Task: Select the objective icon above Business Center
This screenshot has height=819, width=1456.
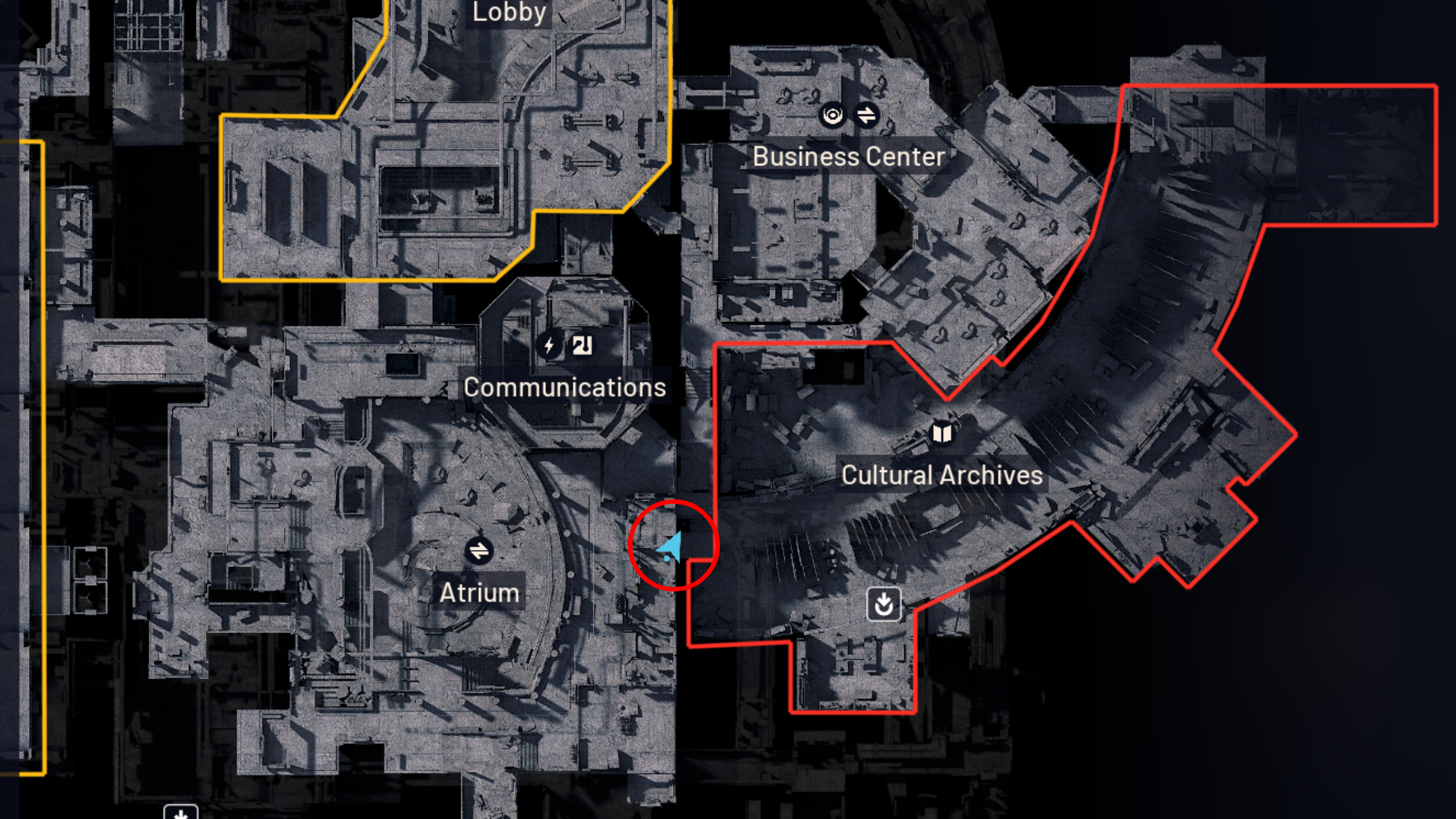Action: click(832, 115)
